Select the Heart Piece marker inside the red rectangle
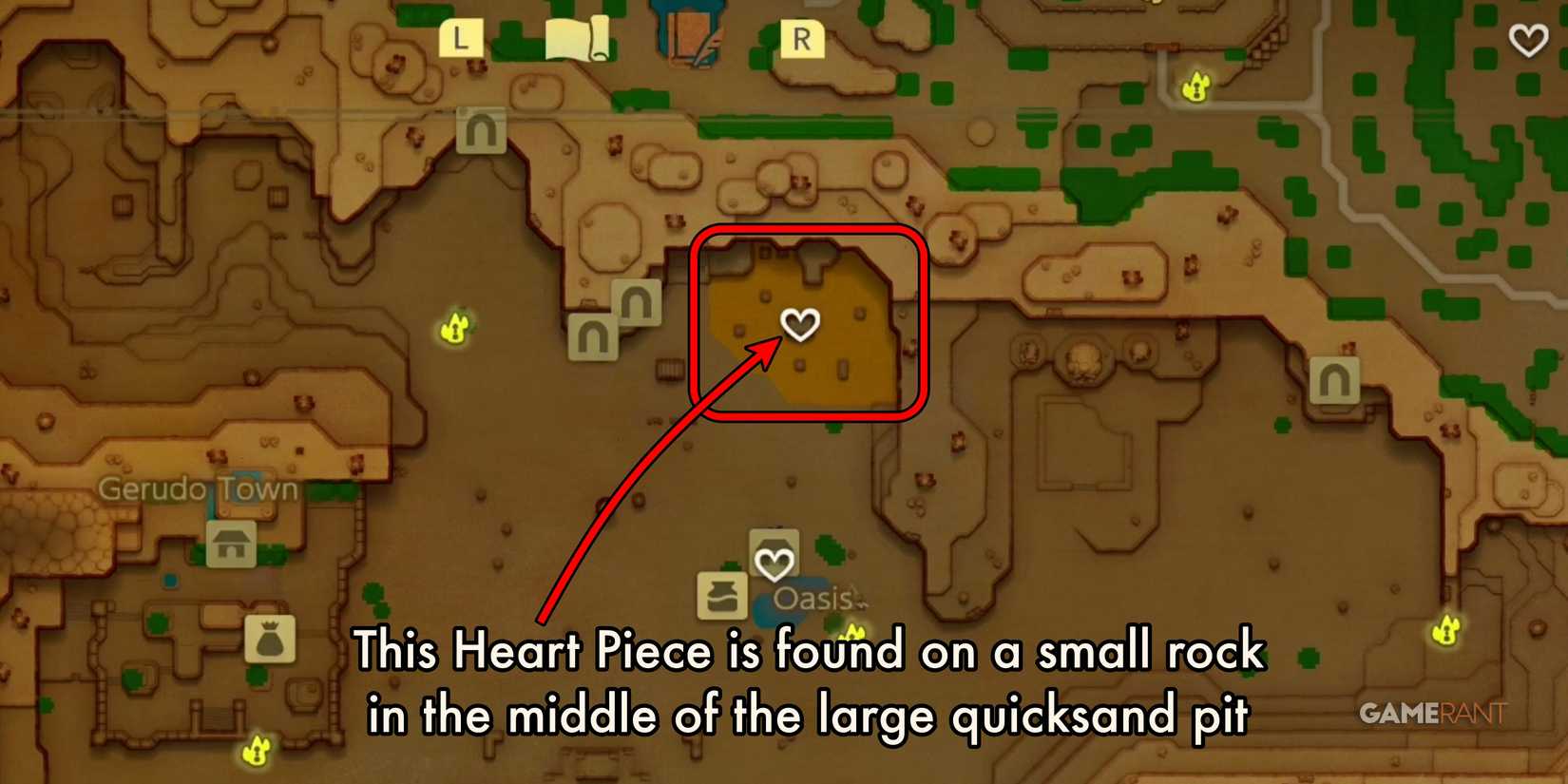The height and width of the screenshot is (784, 1568). click(801, 325)
